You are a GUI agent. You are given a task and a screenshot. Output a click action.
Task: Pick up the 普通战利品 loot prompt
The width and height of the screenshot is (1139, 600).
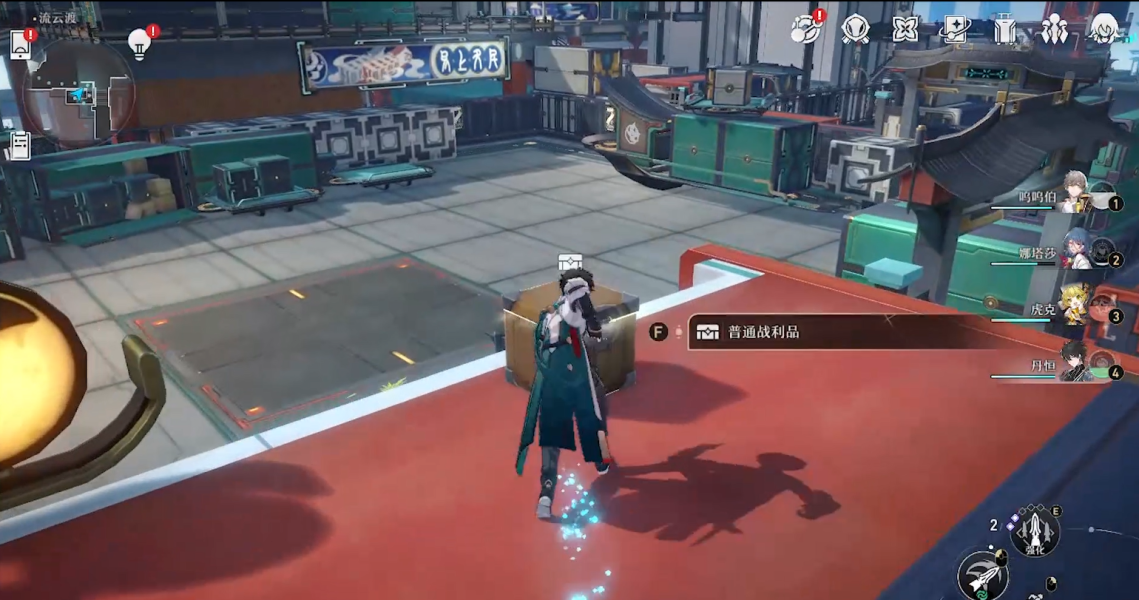click(763, 332)
